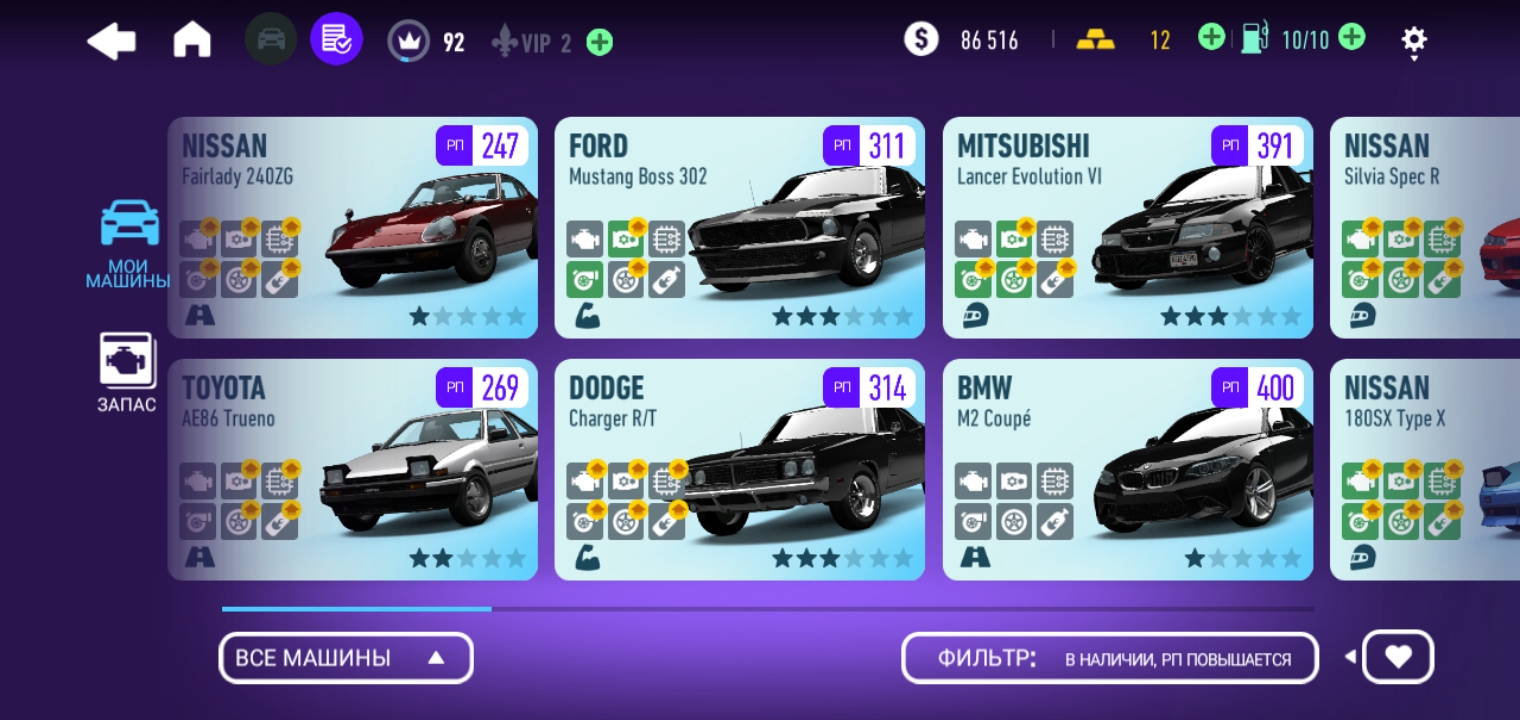Select the Nissan Silvia Spec R card

point(1425,228)
